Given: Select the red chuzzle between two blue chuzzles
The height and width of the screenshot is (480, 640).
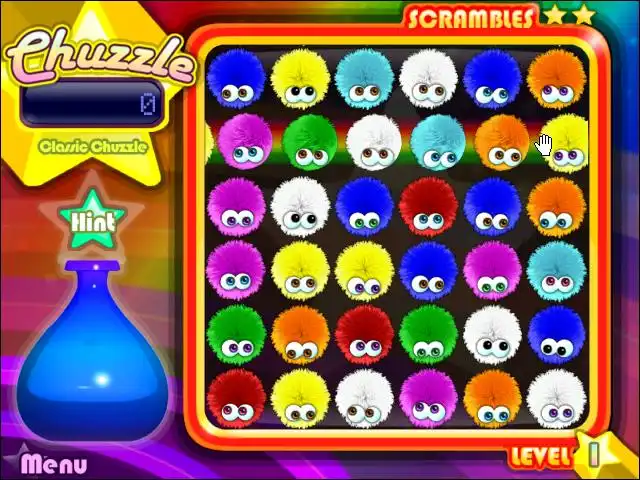Looking at the screenshot, I should click(x=428, y=205).
